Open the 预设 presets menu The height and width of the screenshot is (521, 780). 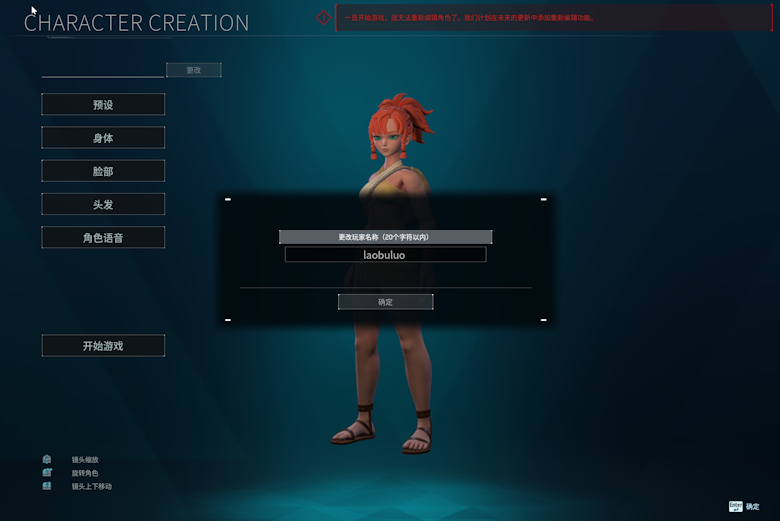pos(103,105)
